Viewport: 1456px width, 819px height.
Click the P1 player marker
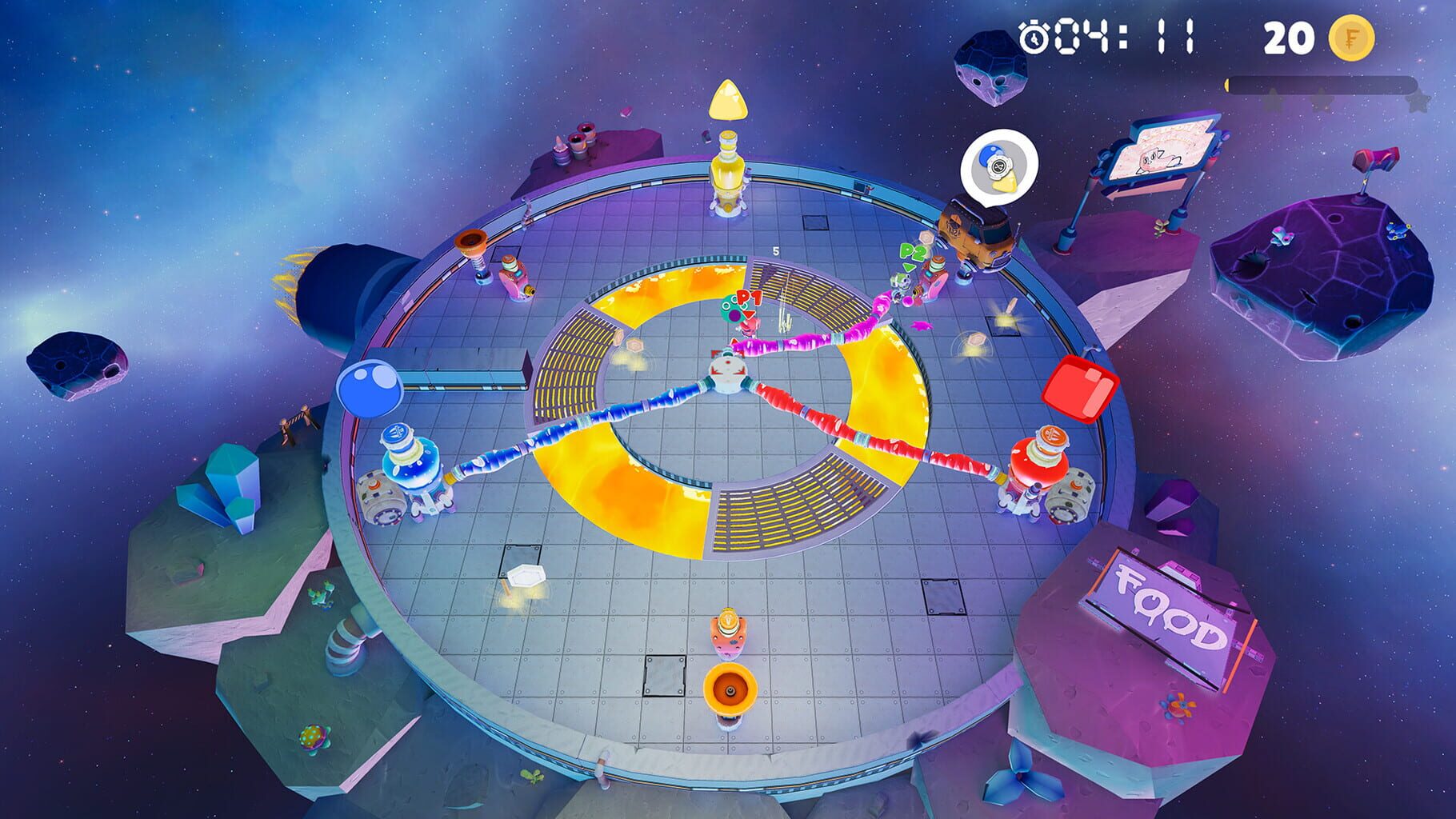pyautogui.click(x=748, y=298)
